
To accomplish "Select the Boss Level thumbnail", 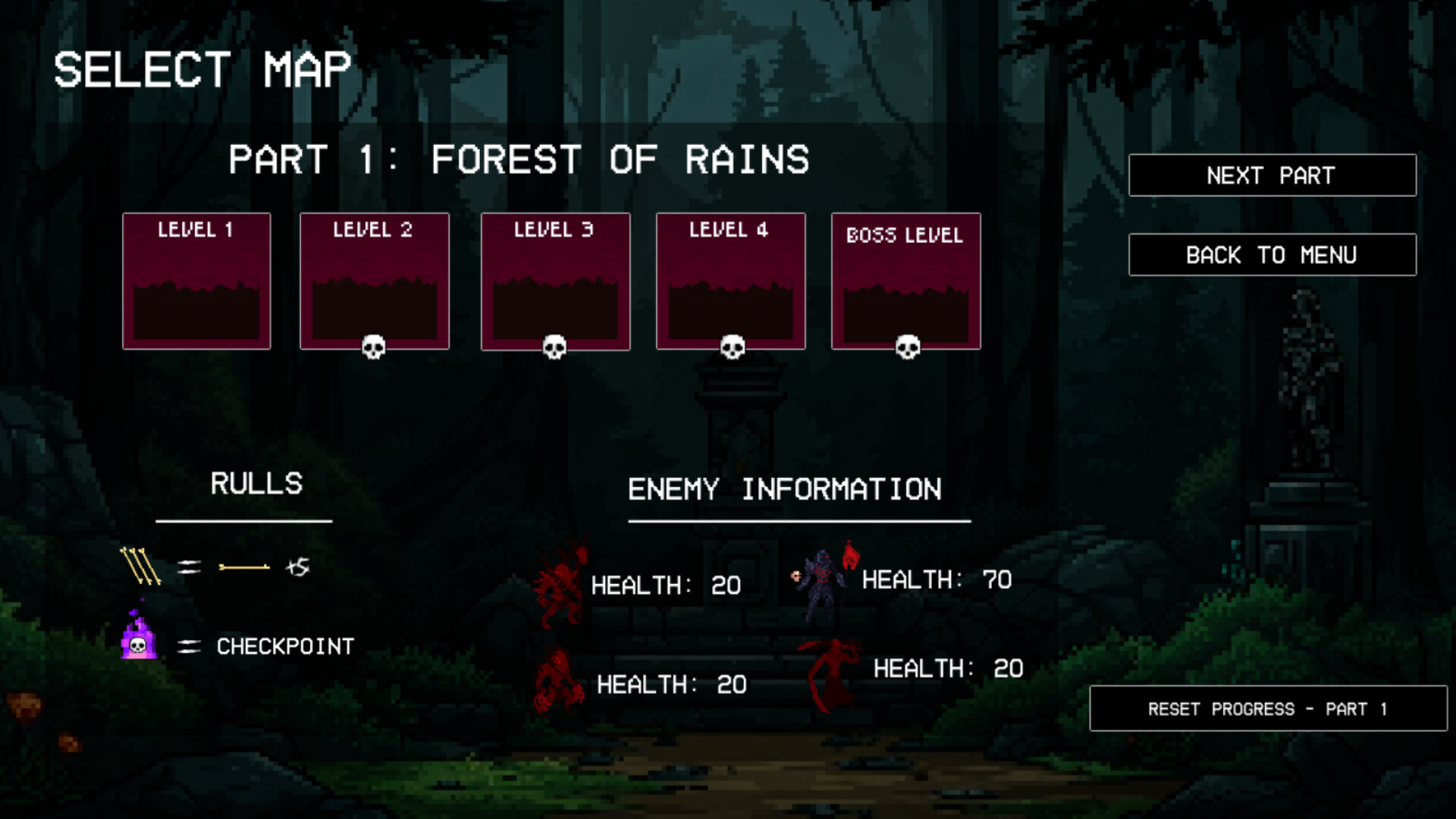I will (x=906, y=281).
